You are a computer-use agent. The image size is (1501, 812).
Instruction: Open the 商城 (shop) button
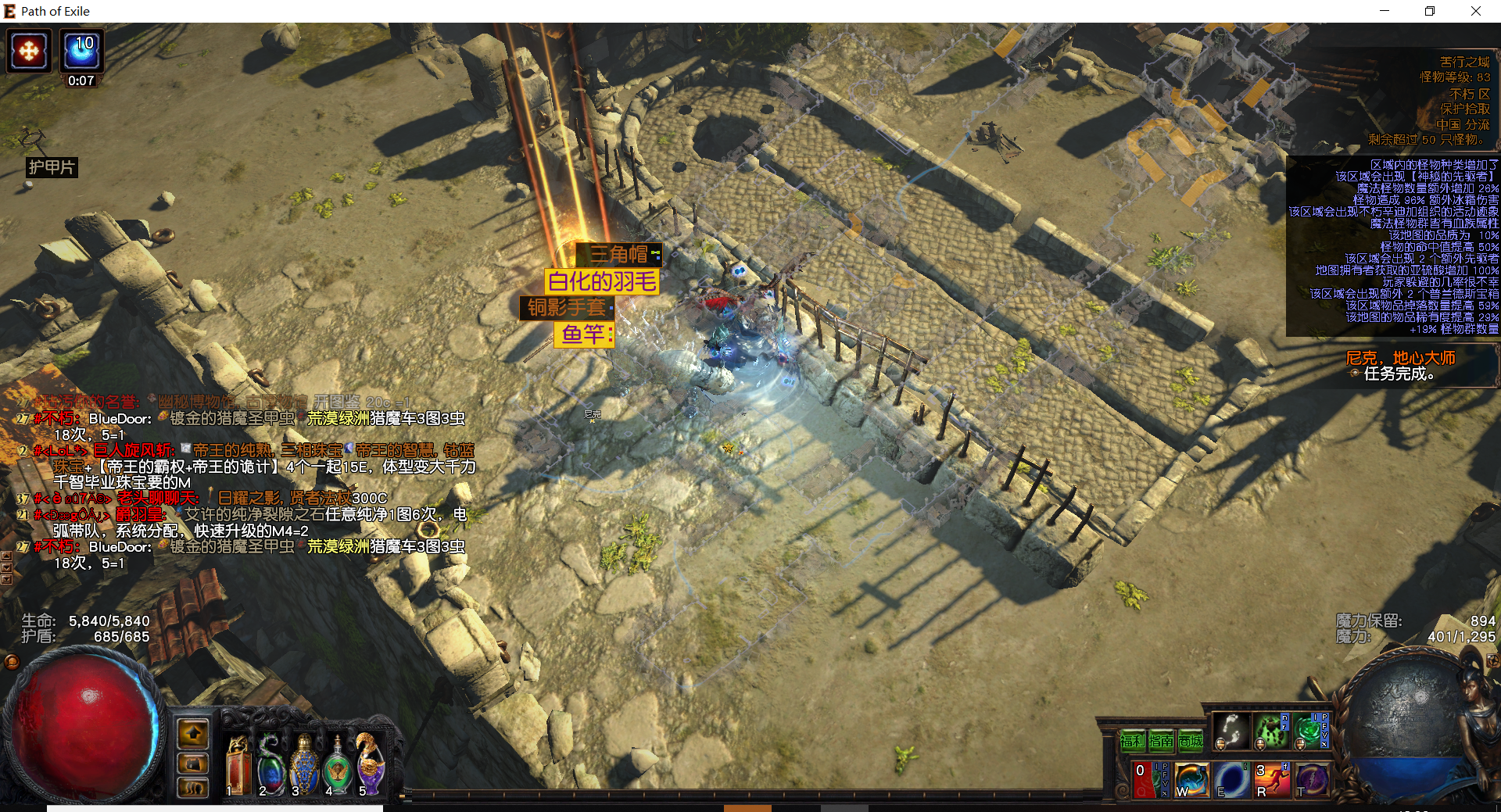click(x=1191, y=740)
